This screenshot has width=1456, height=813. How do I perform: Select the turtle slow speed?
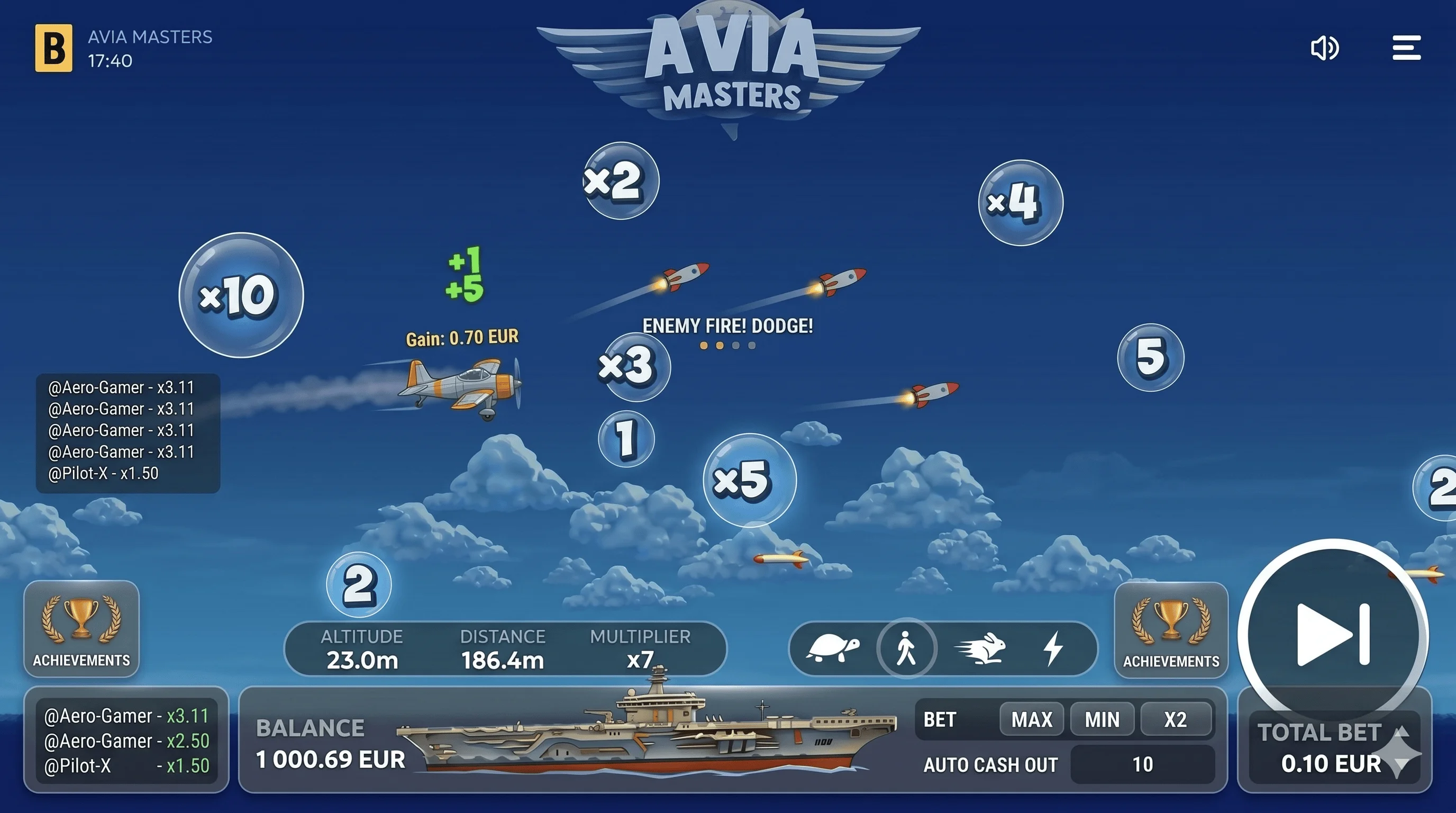click(833, 648)
